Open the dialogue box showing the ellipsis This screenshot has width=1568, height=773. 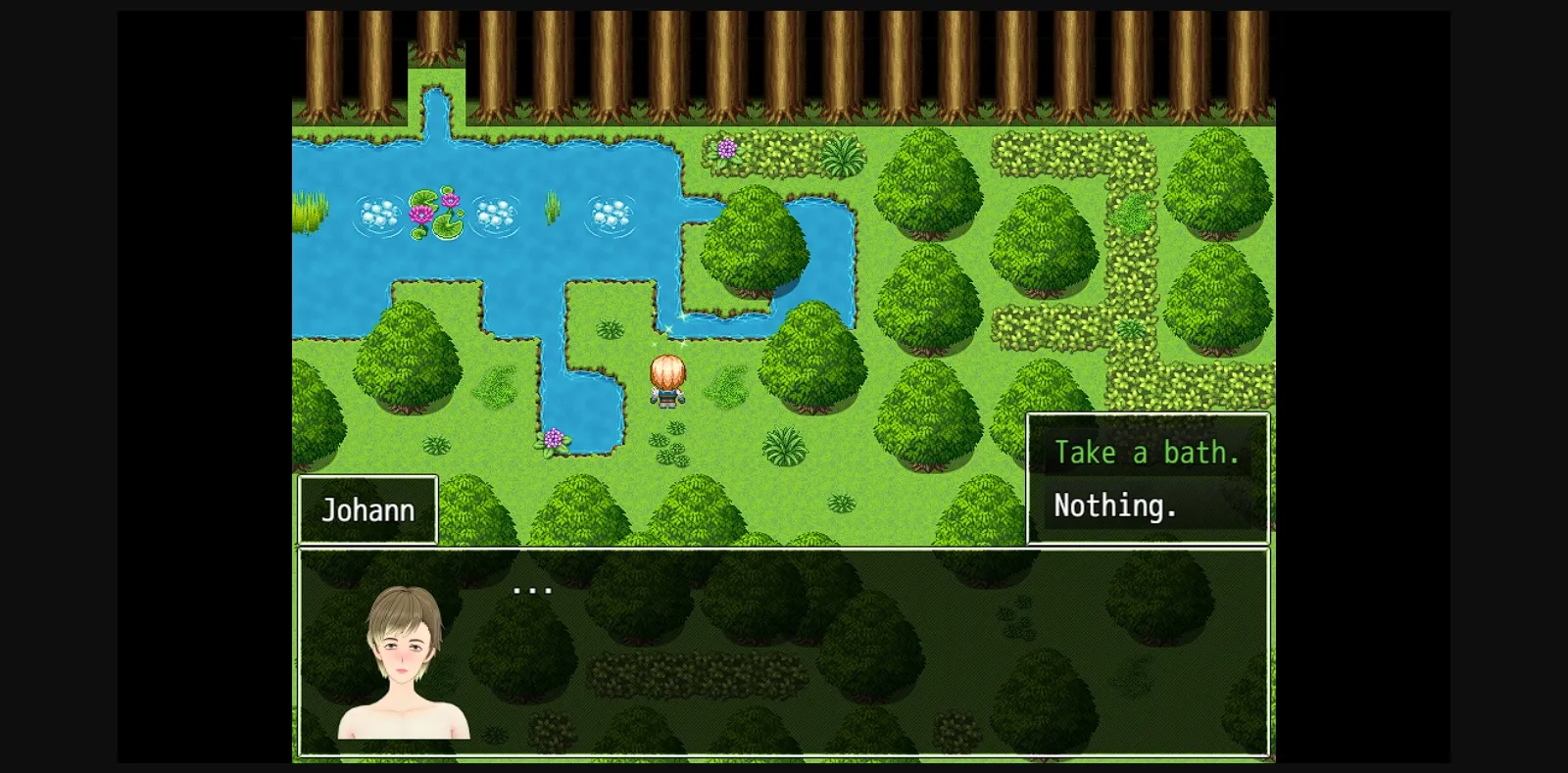coord(534,588)
